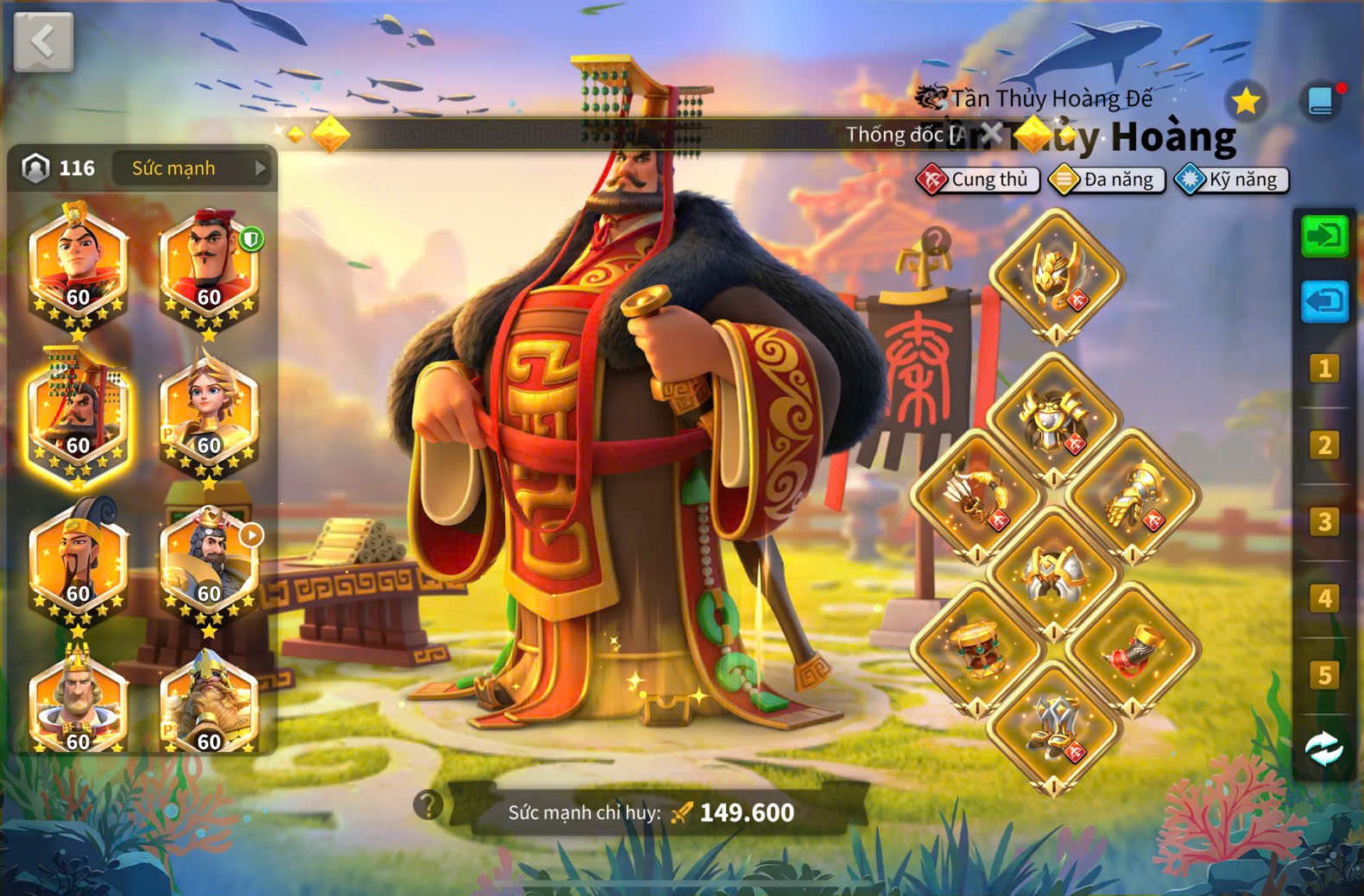Switch to equipment preset 1
Screen dimensions: 1364x896
1324,369
